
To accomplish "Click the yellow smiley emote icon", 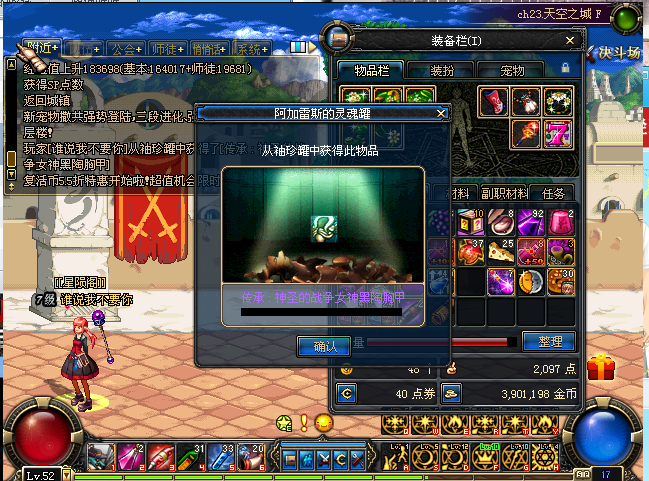I will coord(322,423).
